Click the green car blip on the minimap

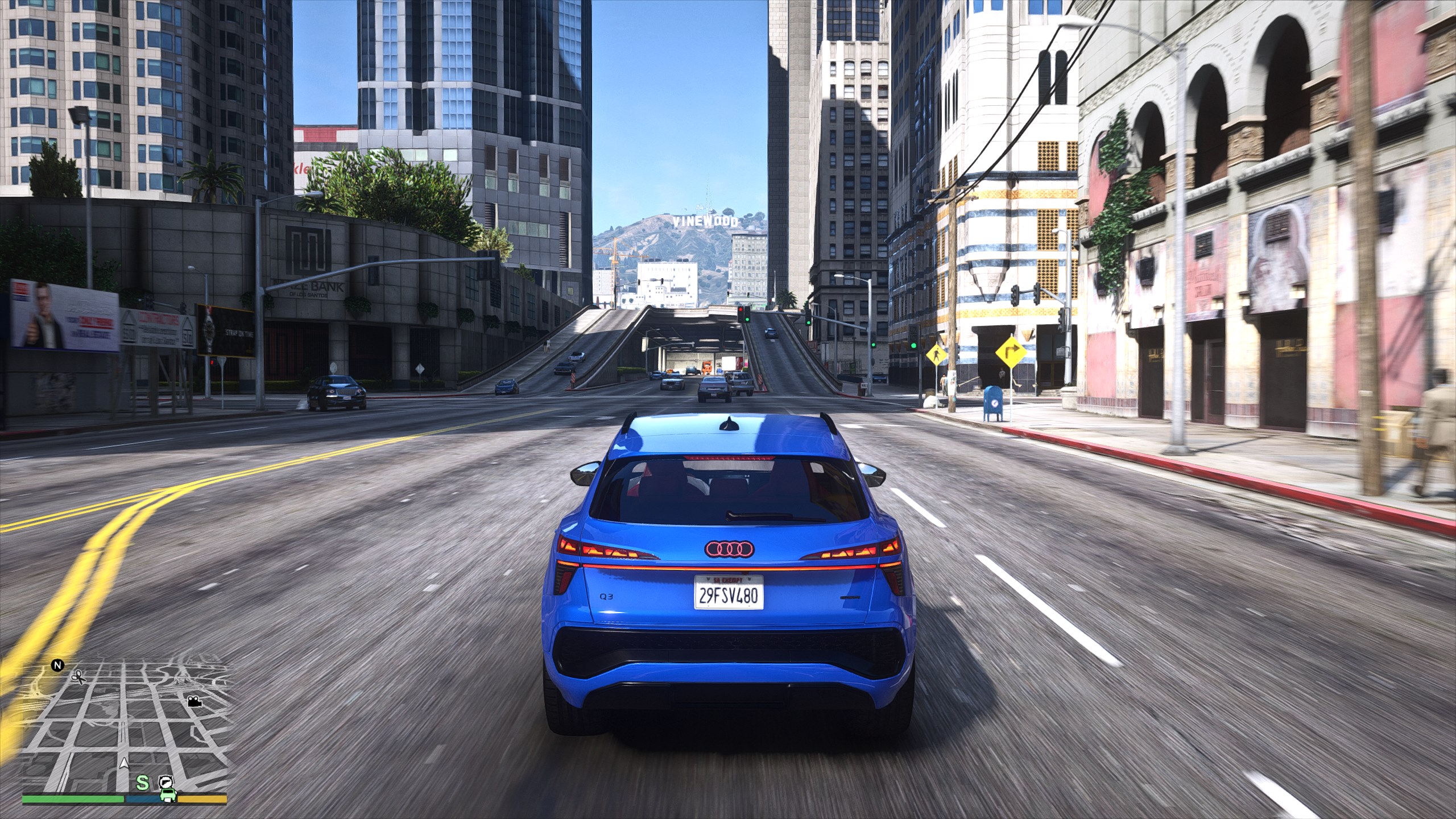(x=167, y=795)
